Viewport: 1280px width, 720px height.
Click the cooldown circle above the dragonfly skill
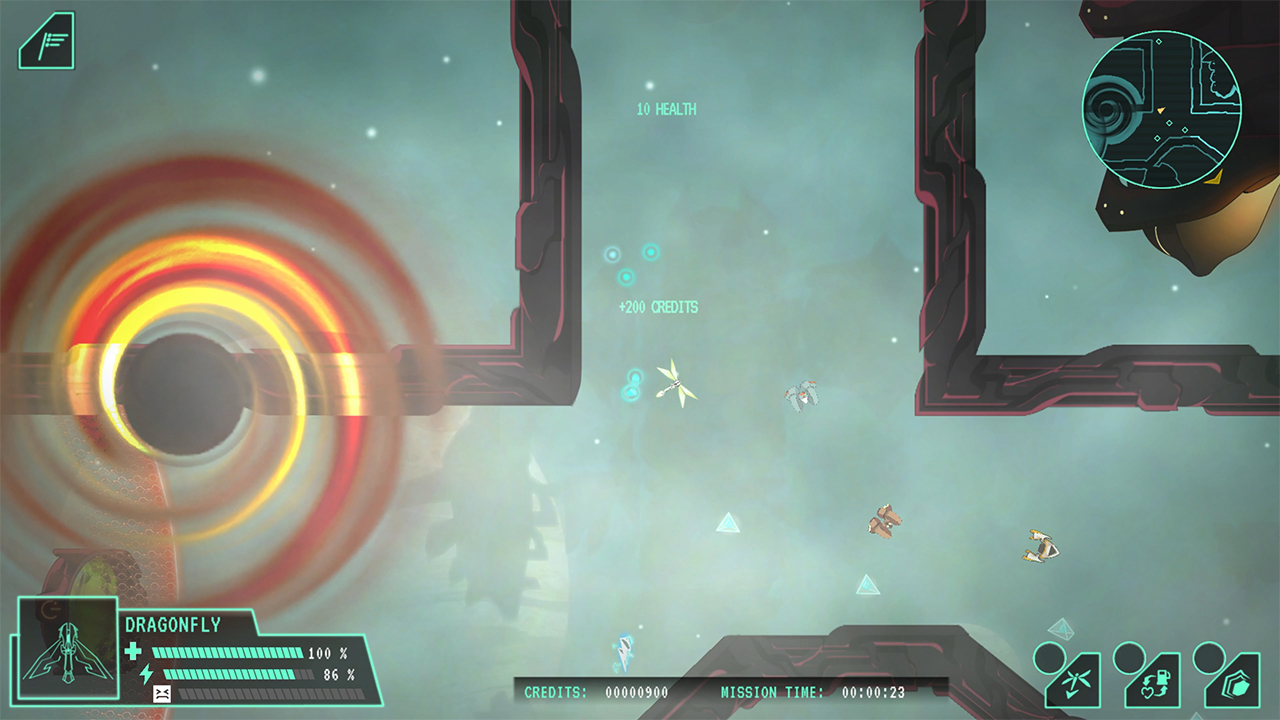point(1048,658)
